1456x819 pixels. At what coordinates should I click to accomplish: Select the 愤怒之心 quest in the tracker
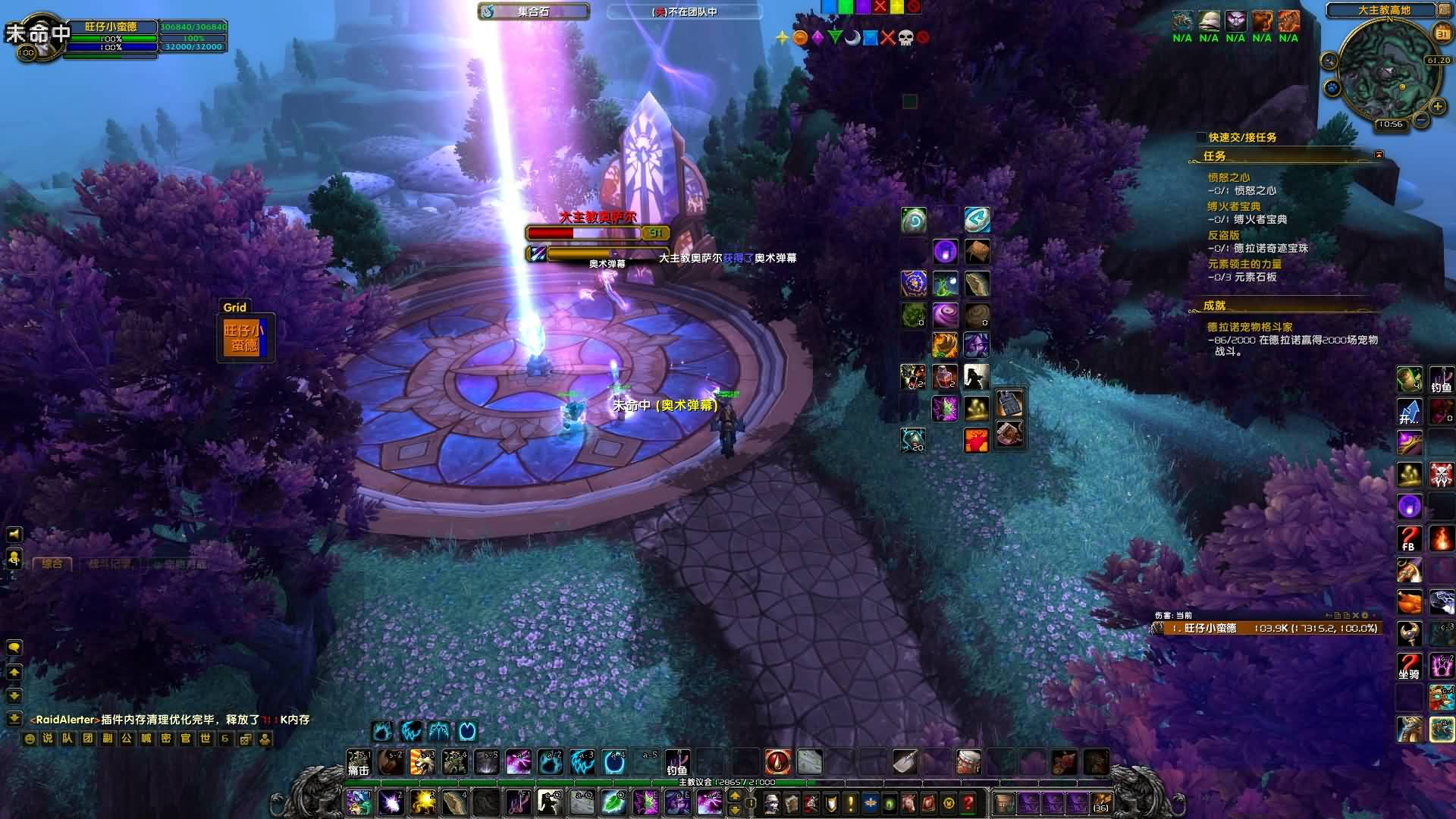[1228, 177]
